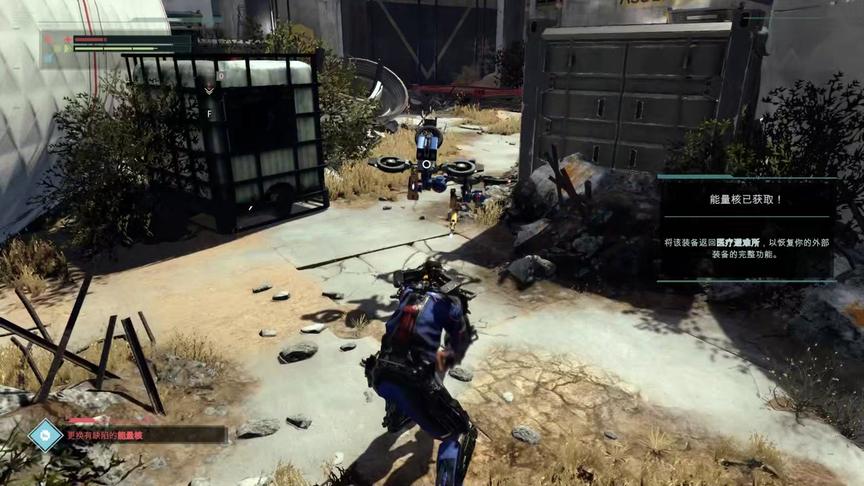Screen dimensions: 864x486
Task: Click the 能量核已获取 notification panel
Action: (x=745, y=228)
